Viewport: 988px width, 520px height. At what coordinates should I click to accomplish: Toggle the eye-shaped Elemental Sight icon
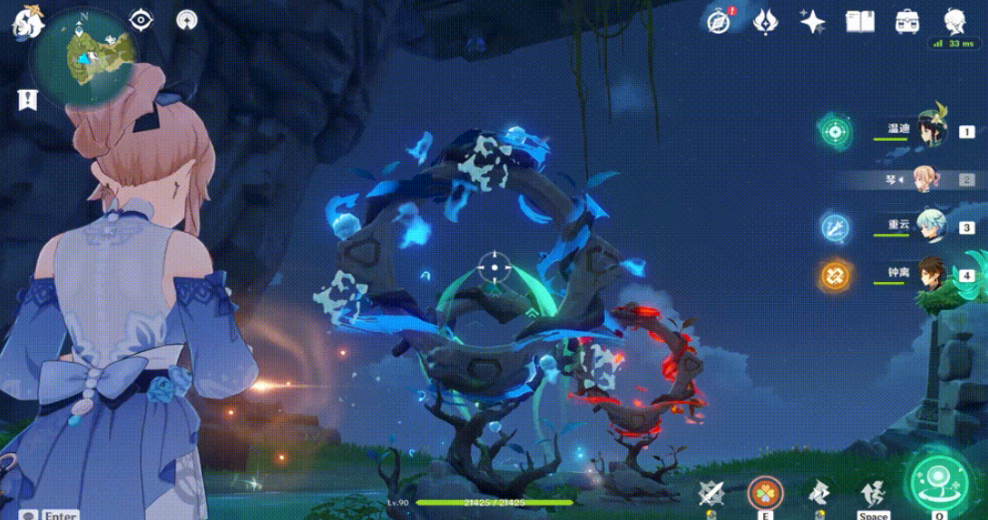141,20
